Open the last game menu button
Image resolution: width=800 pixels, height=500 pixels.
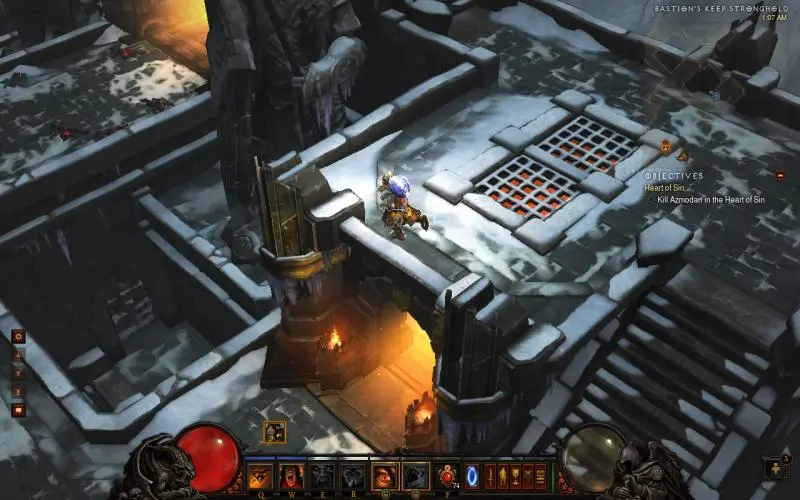click(x=541, y=475)
